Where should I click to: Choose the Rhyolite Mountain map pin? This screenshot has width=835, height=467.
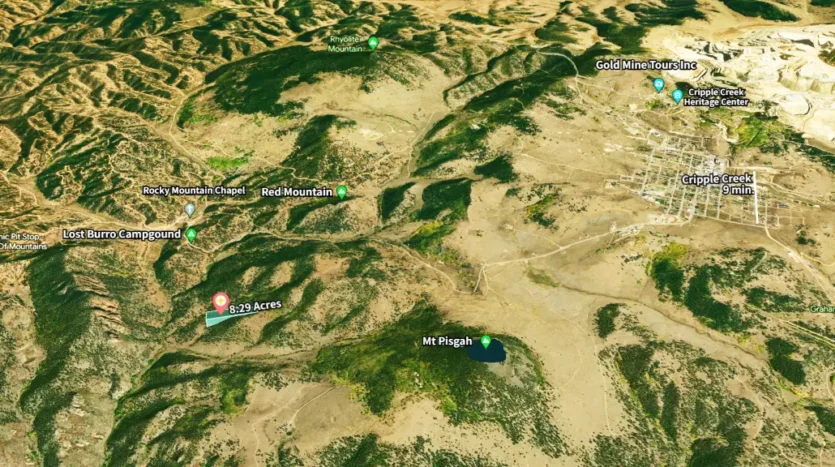373,42
